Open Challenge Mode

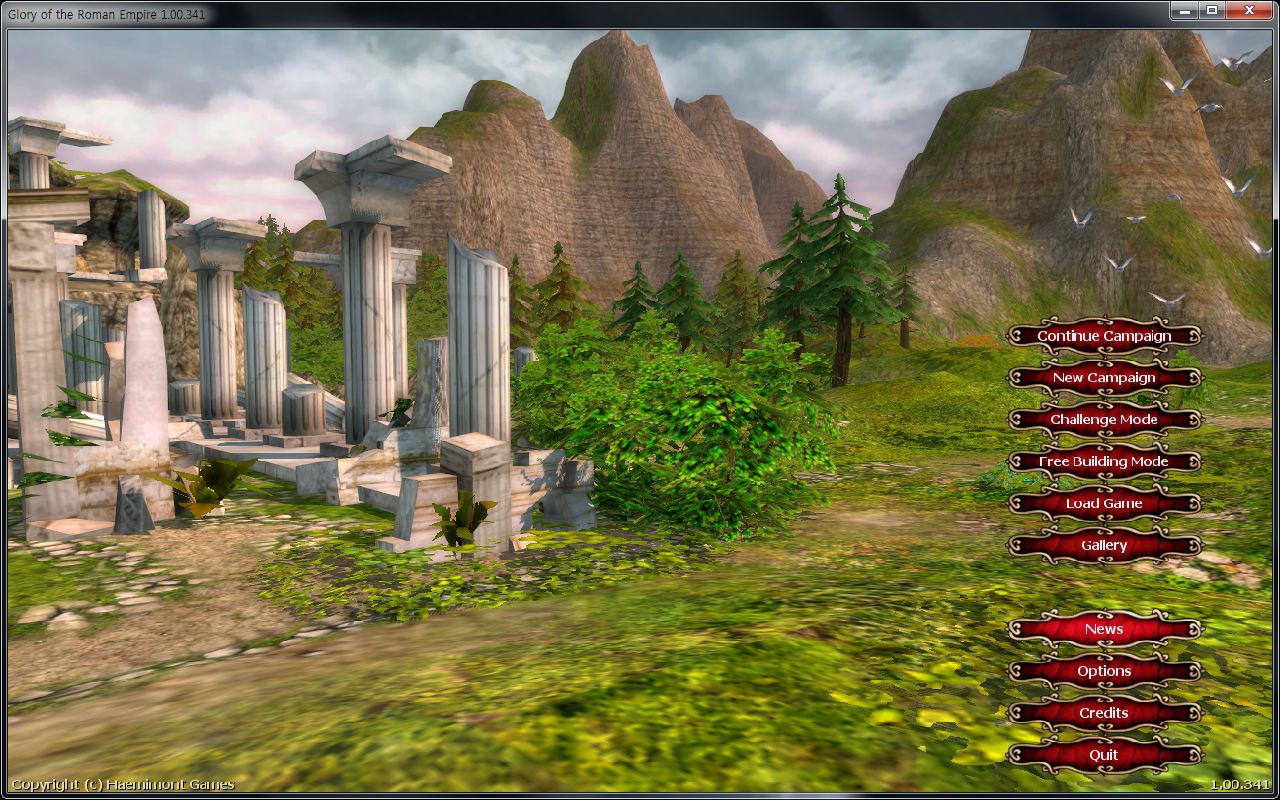click(1104, 420)
